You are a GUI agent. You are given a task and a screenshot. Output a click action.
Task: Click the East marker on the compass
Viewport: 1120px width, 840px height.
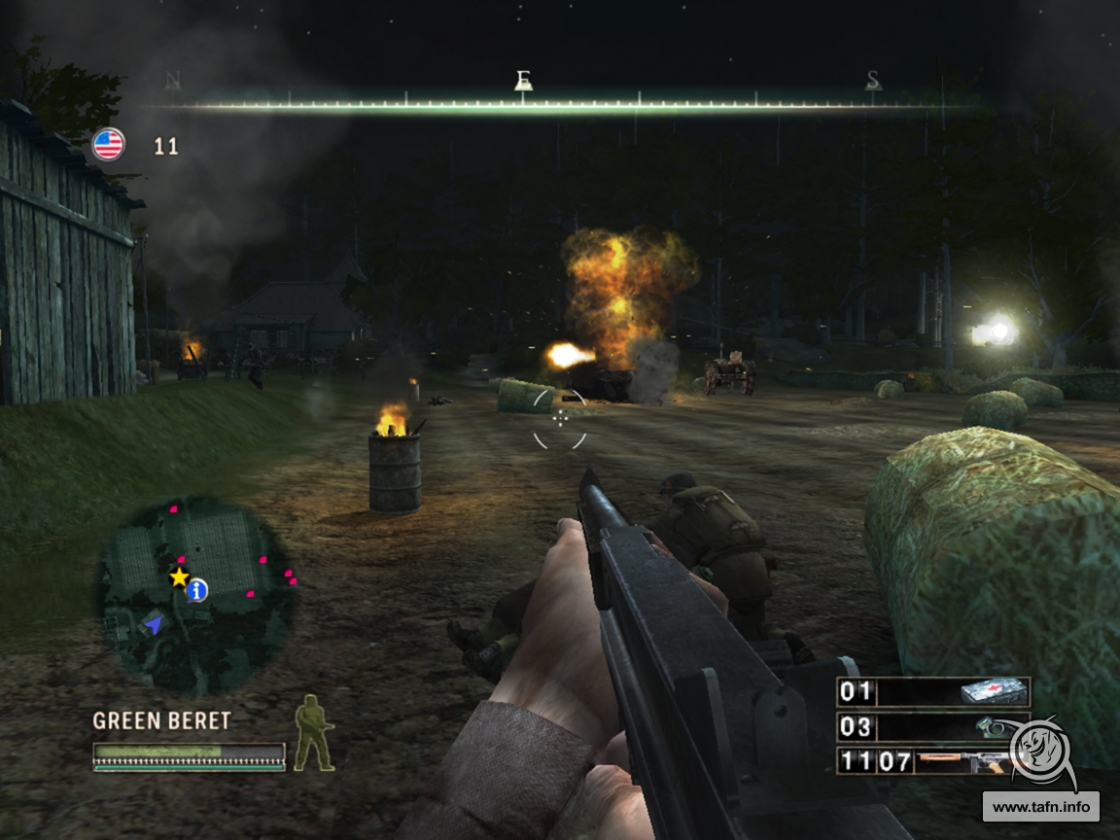(523, 81)
